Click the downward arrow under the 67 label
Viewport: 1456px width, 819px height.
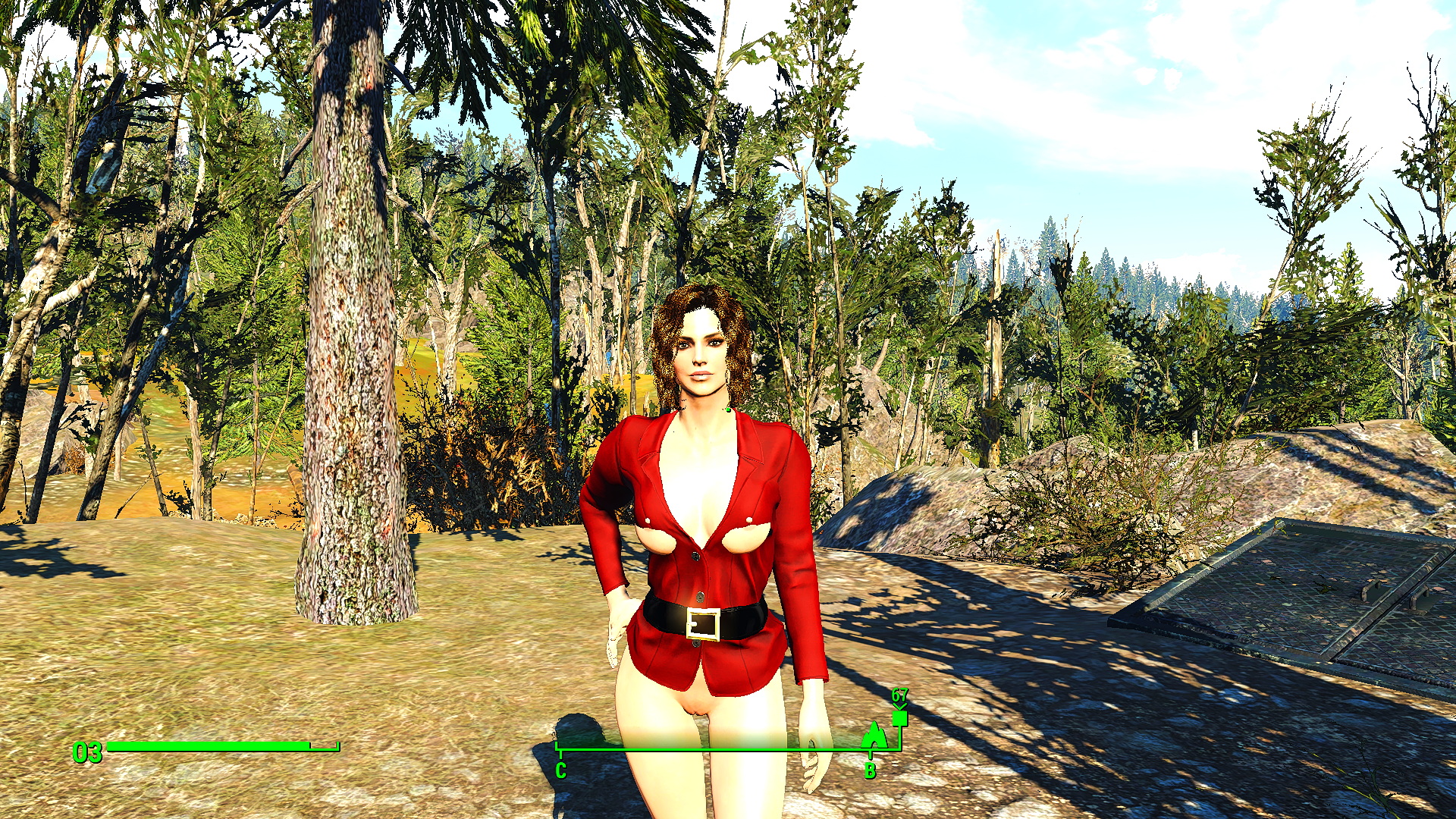click(x=901, y=708)
